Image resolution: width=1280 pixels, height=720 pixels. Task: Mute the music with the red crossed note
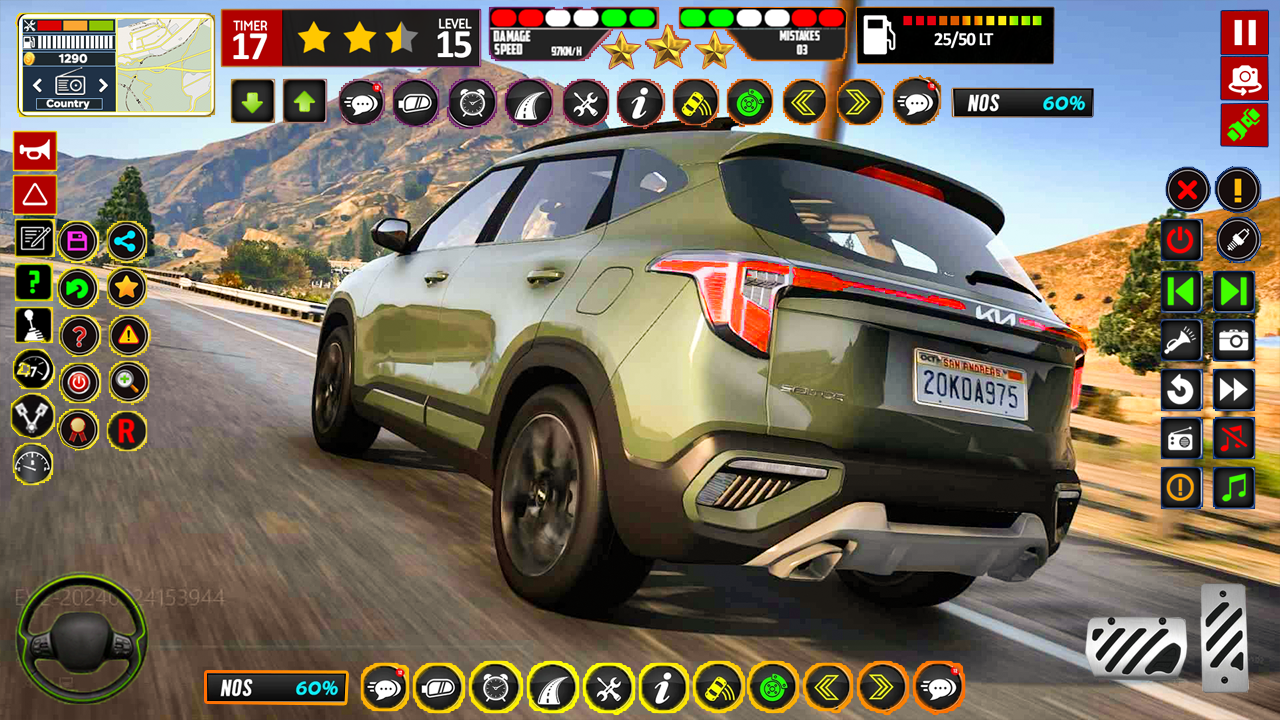1233,437
